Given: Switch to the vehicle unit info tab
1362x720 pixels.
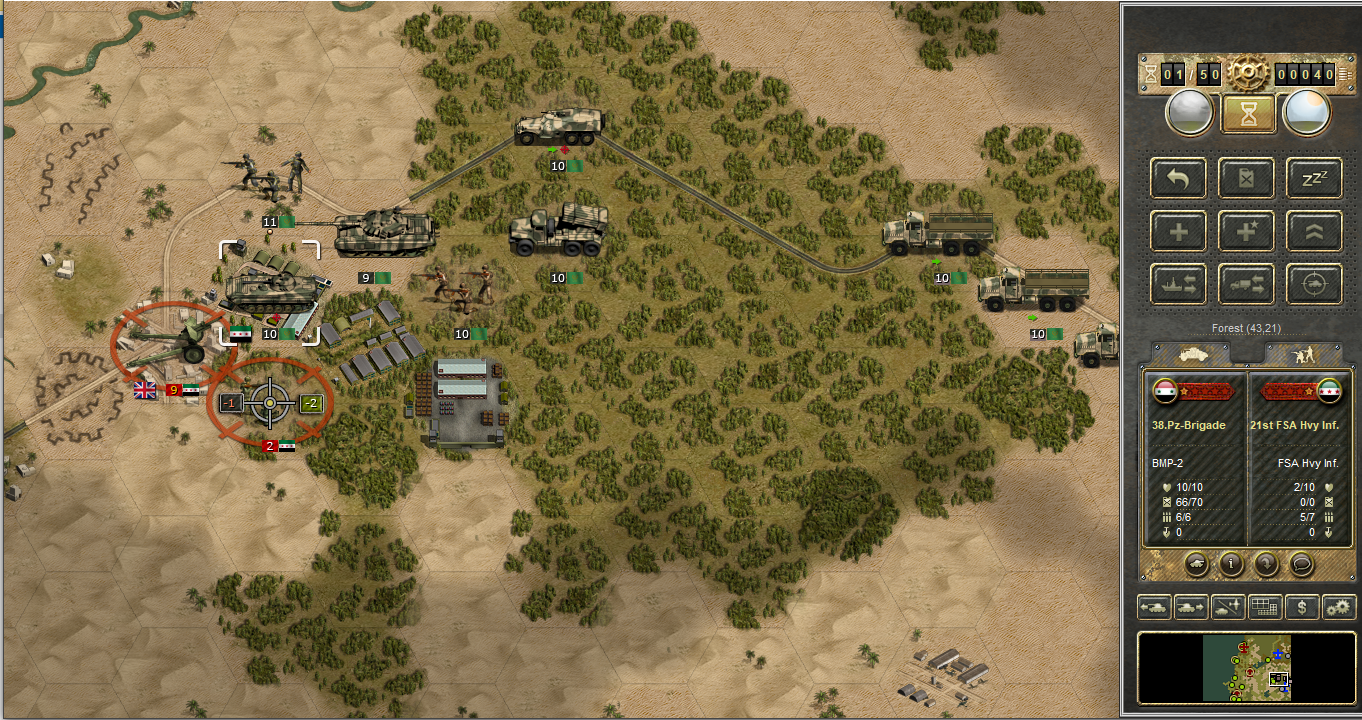Looking at the screenshot, I should click(x=1192, y=353).
